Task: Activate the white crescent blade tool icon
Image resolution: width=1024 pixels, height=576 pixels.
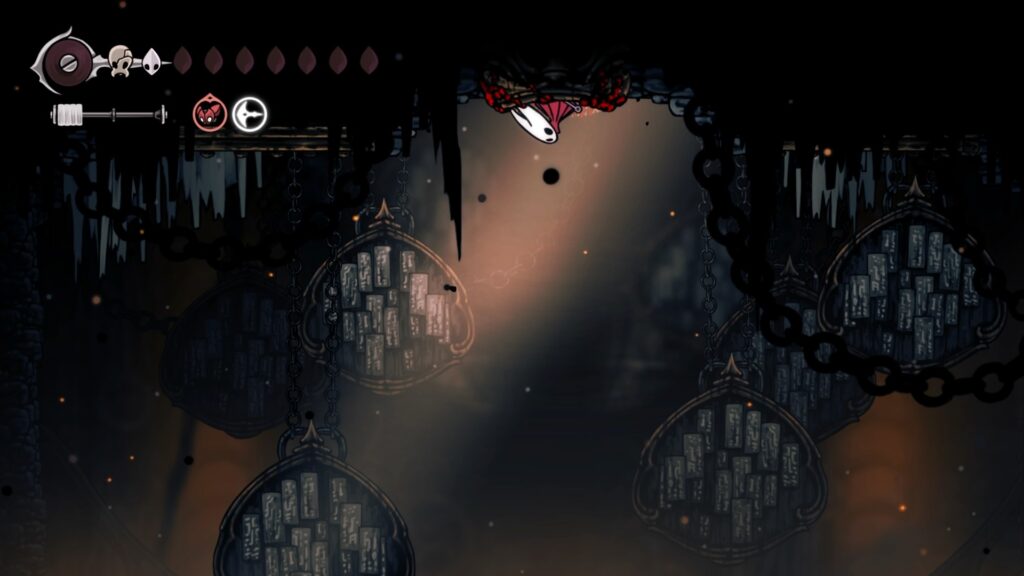Action: 249,114
